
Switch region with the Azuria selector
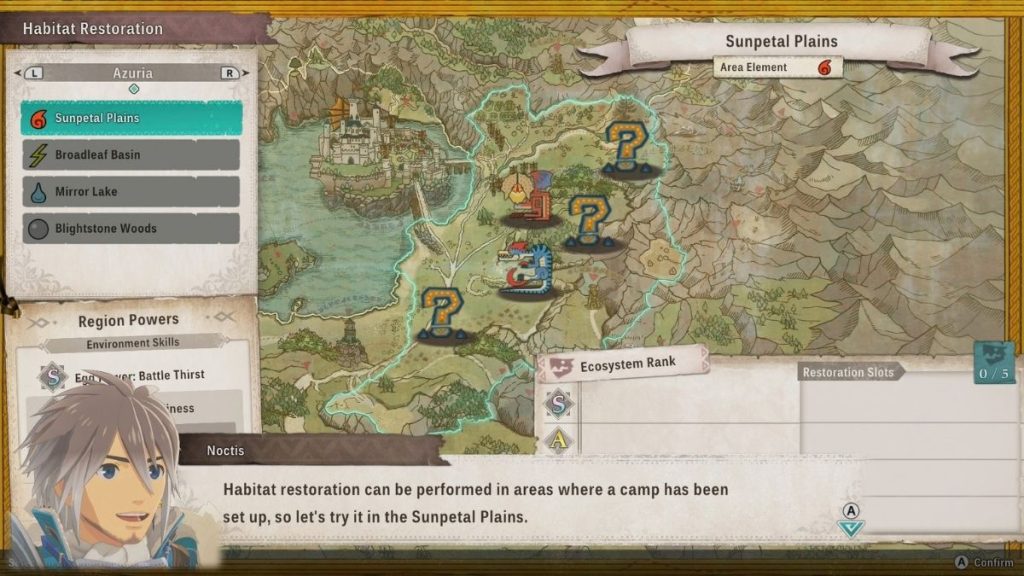tap(132, 73)
